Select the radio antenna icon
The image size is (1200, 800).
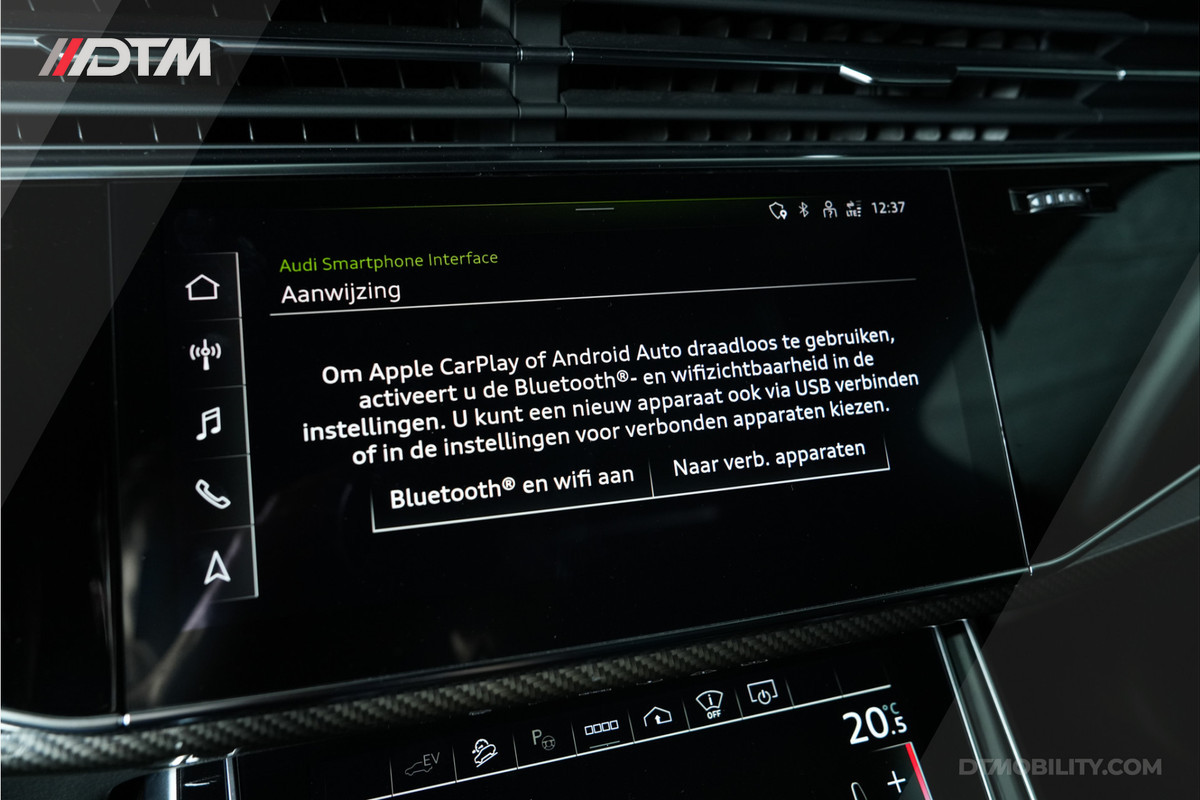click(x=205, y=354)
